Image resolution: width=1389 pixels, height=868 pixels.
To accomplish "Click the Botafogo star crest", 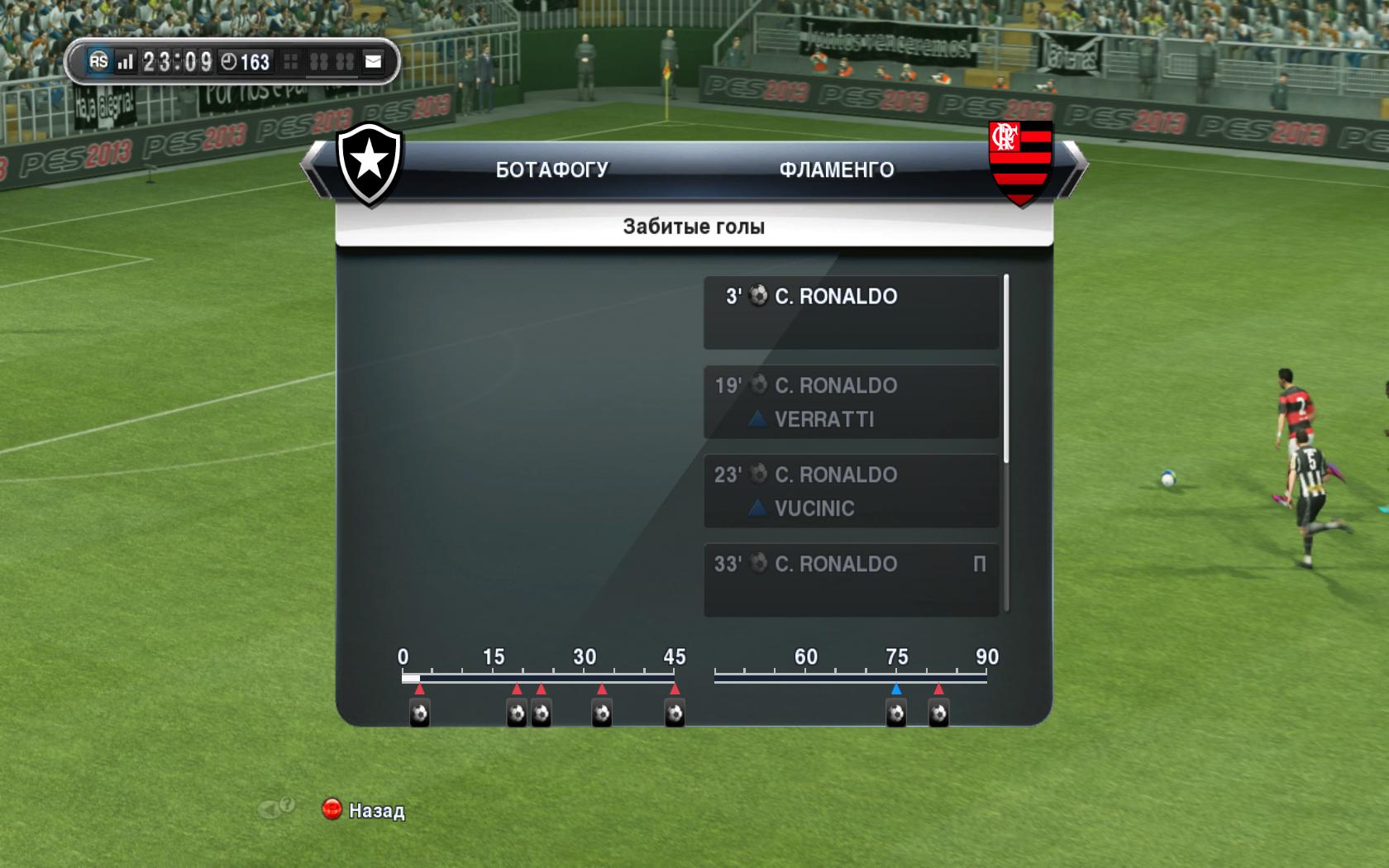I will (x=369, y=163).
